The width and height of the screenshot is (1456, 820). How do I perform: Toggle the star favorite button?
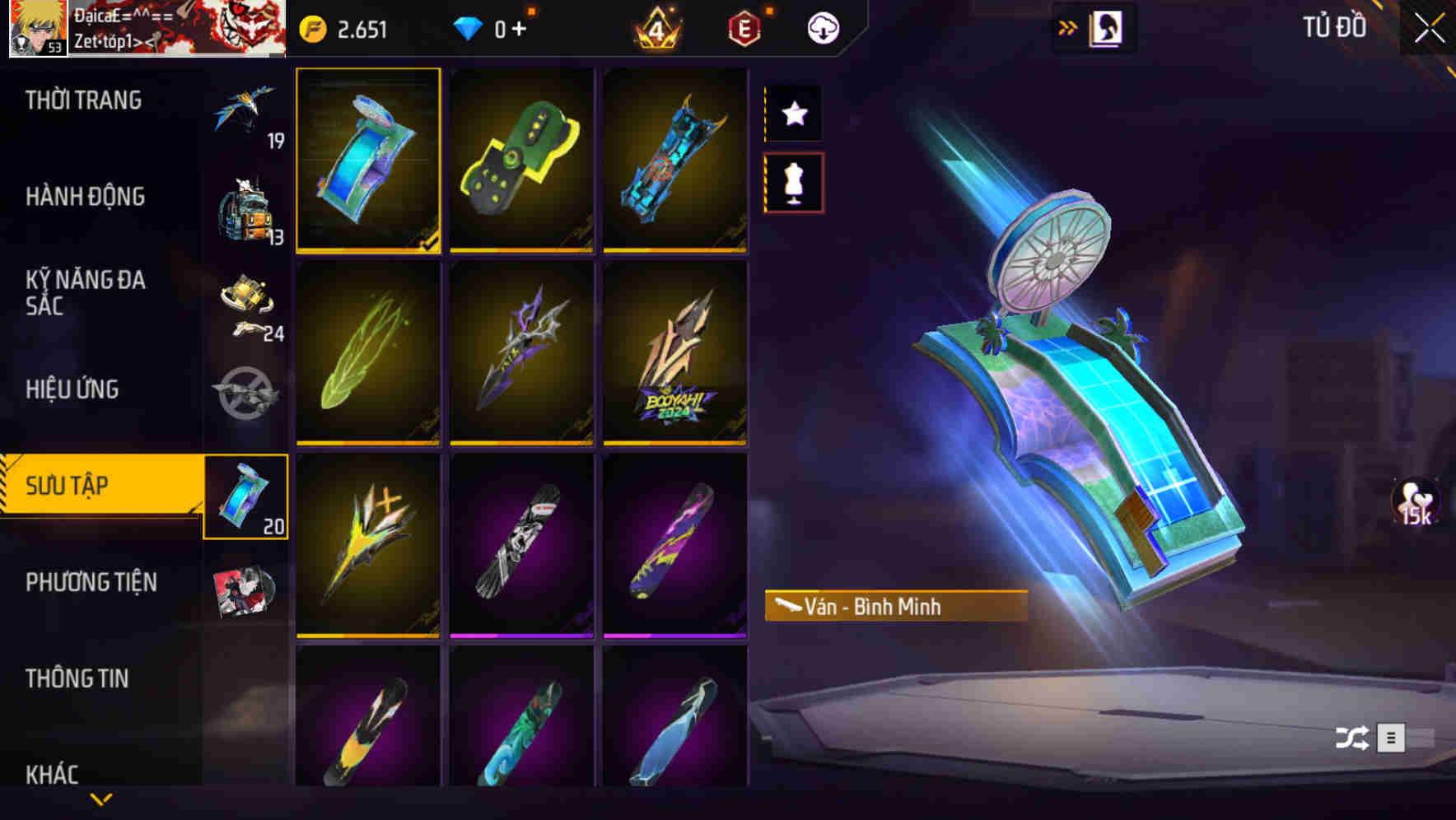[793, 114]
